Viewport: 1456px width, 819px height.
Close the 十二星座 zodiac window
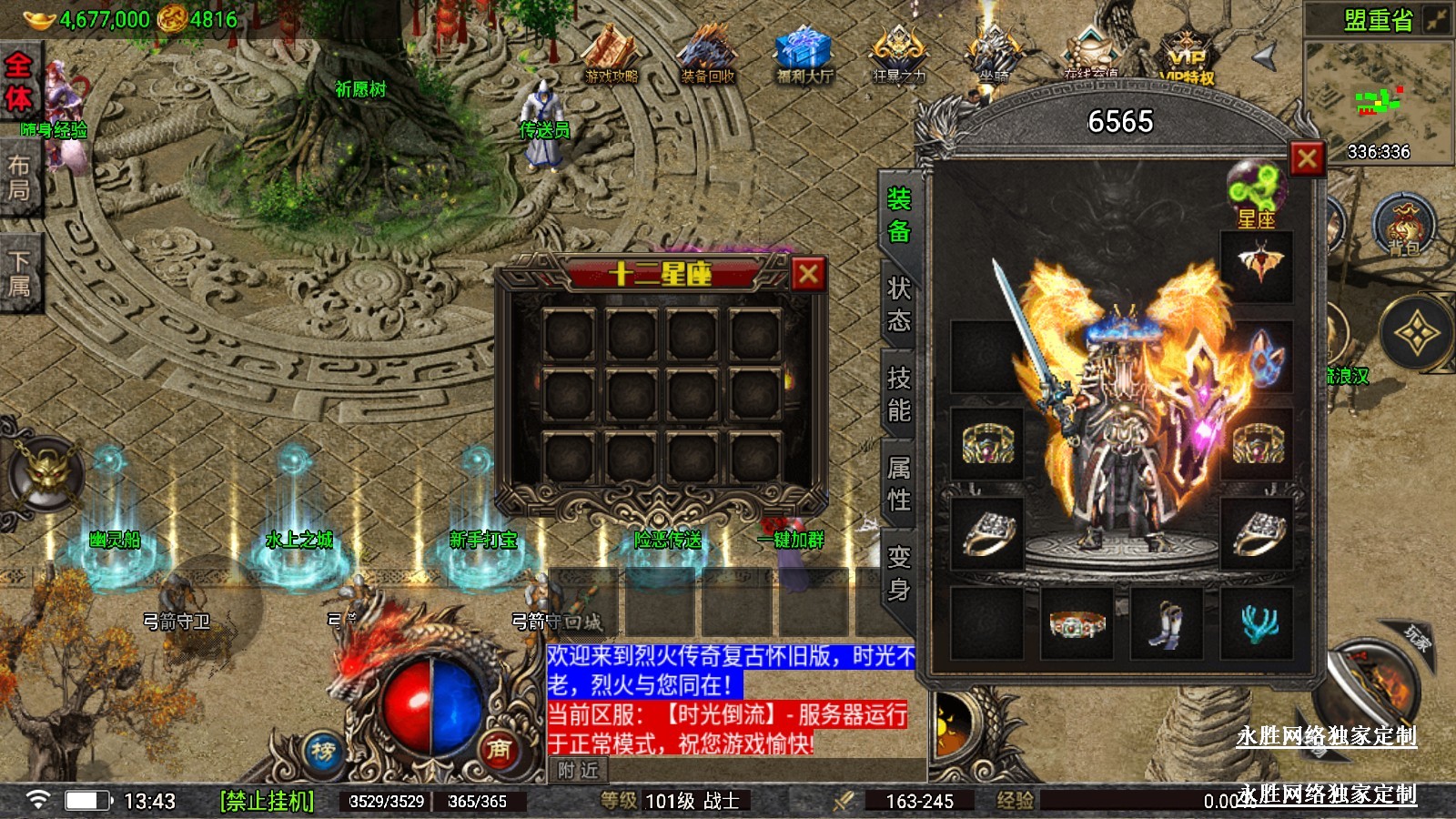[x=808, y=274]
